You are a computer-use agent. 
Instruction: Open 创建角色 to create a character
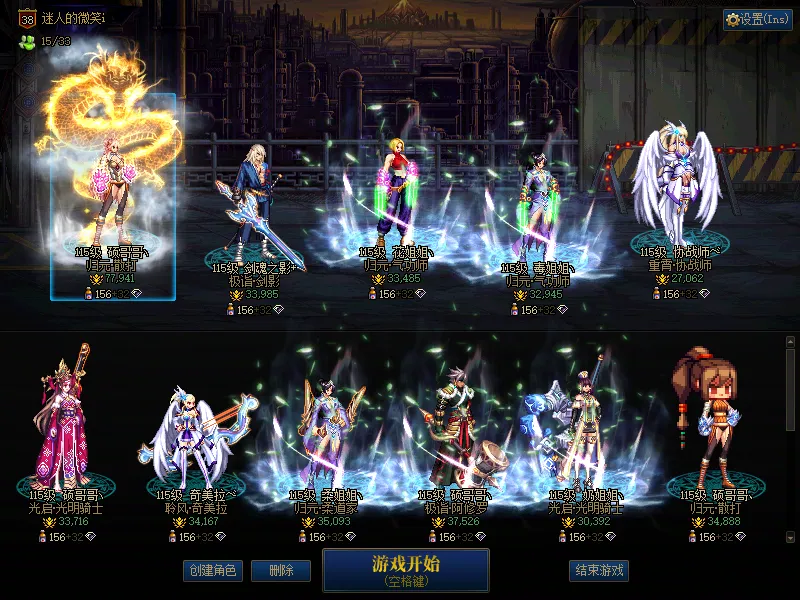click(x=212, y=570)
